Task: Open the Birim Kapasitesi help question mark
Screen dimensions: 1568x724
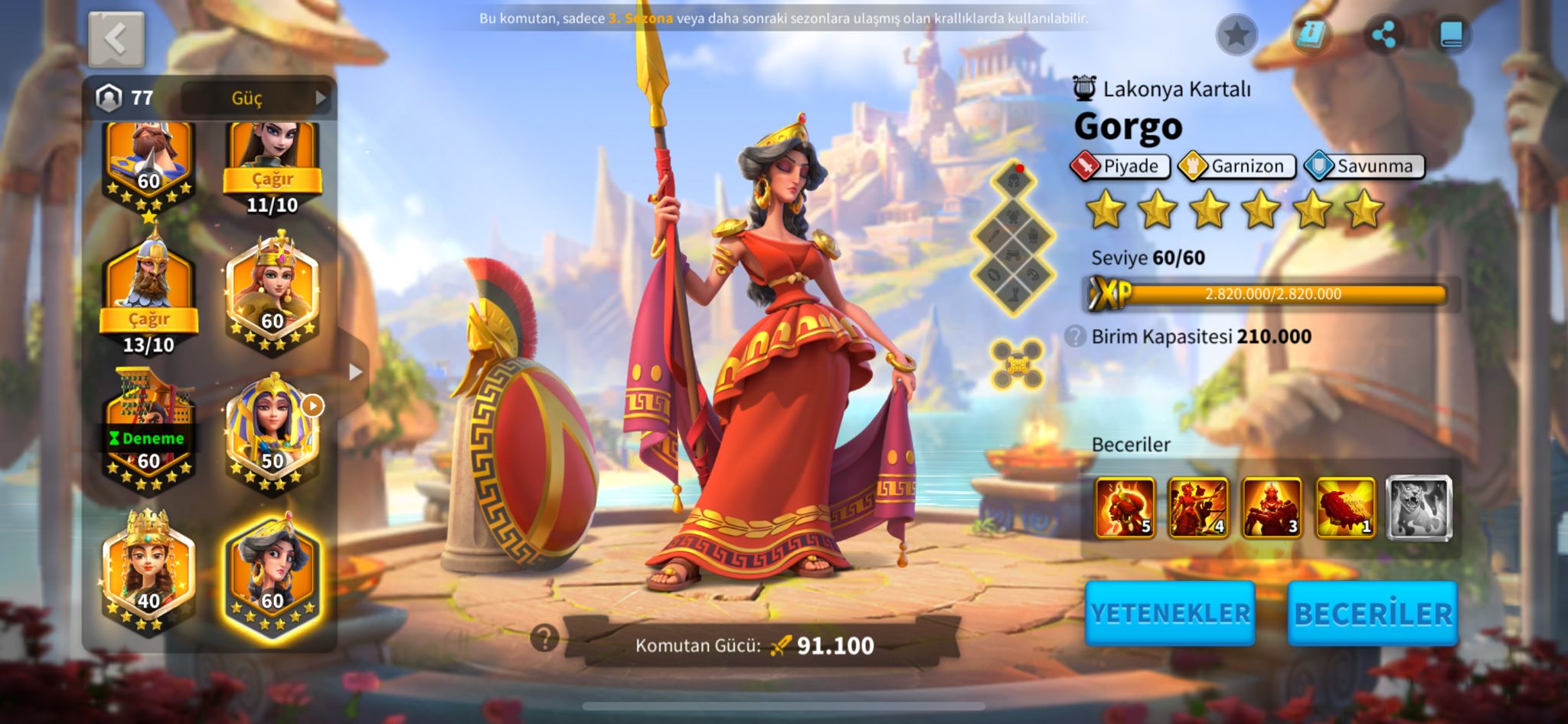Action: pyautogui.click(x=1075, y=336)
